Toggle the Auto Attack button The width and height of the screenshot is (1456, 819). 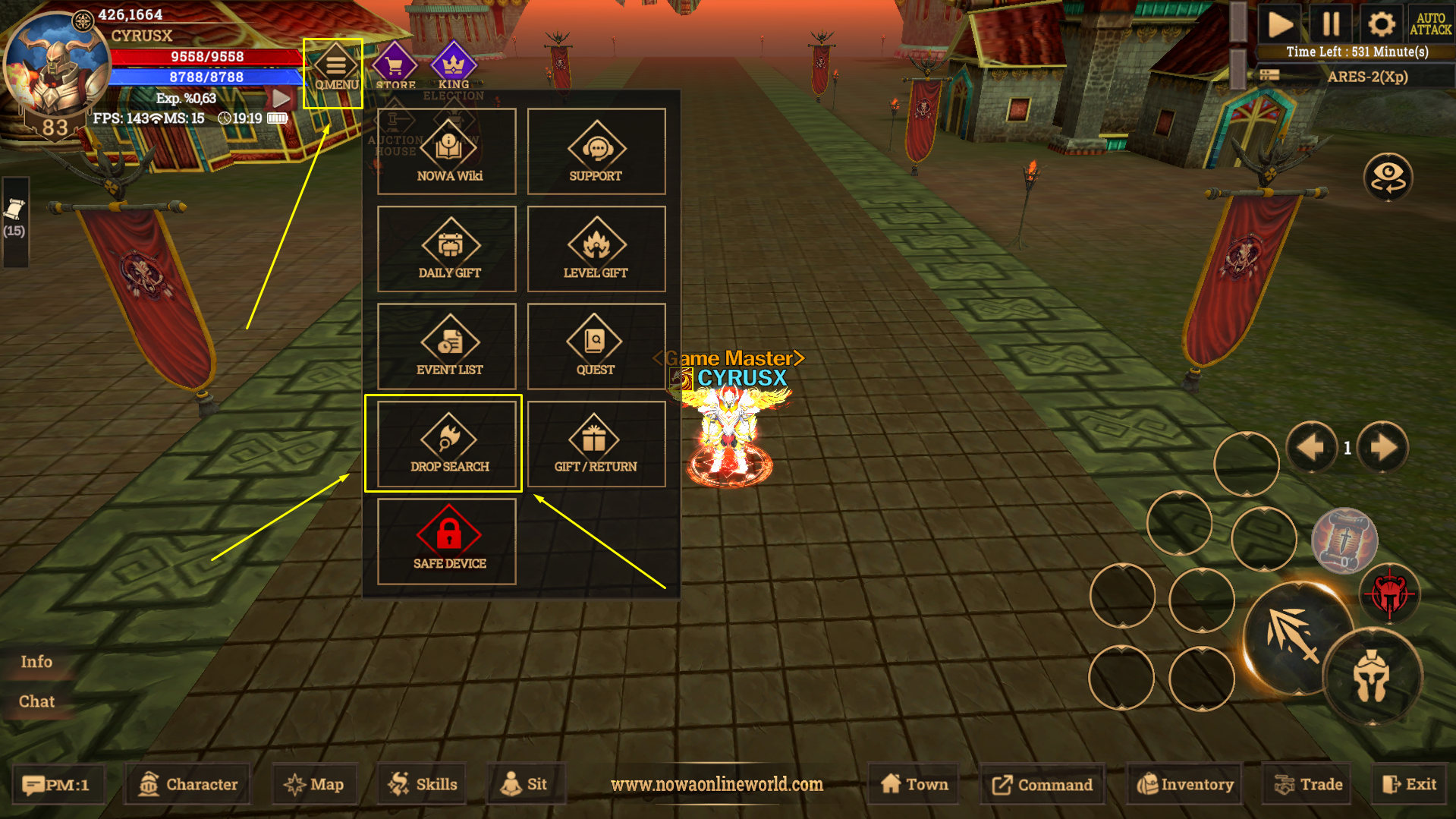pos(1430,24)
